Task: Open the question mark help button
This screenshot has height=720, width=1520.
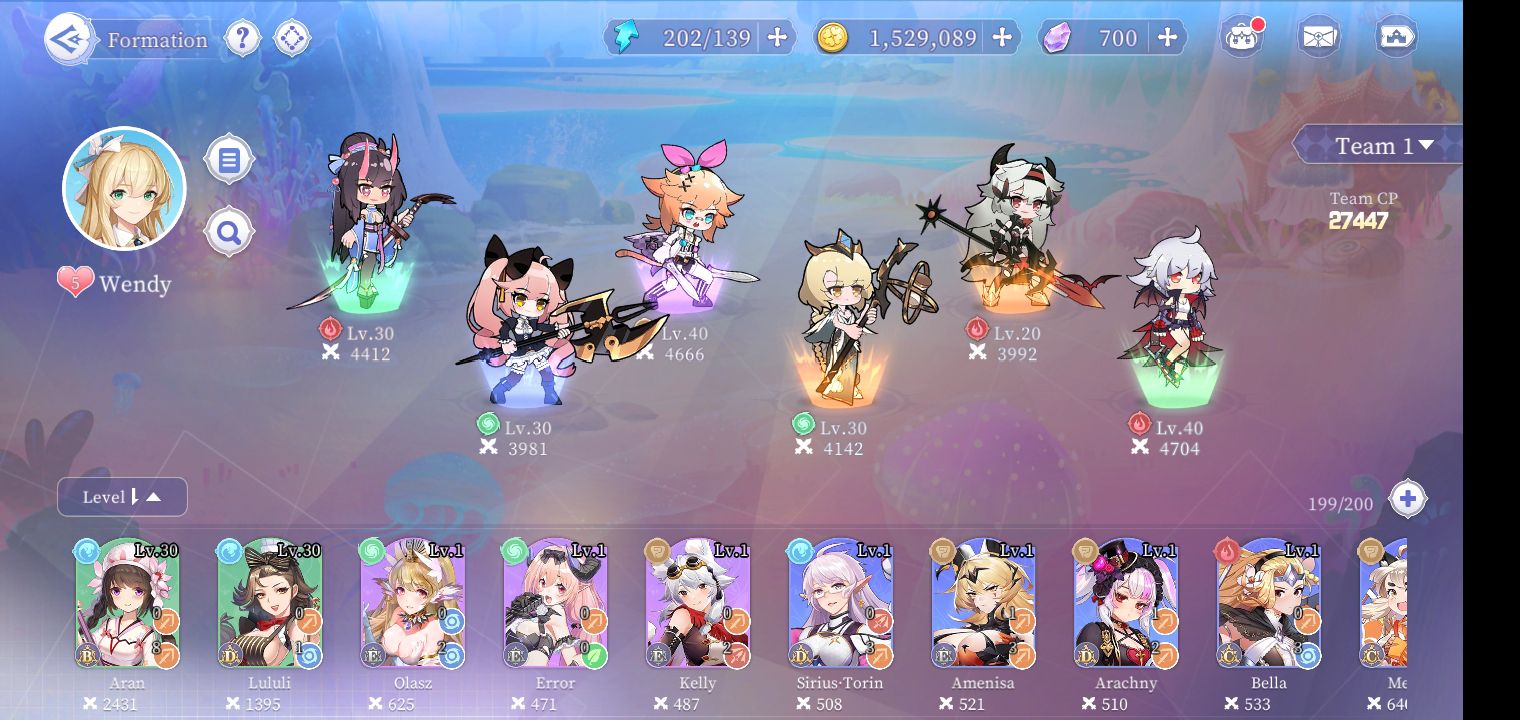Action: (x=242, y=39)
